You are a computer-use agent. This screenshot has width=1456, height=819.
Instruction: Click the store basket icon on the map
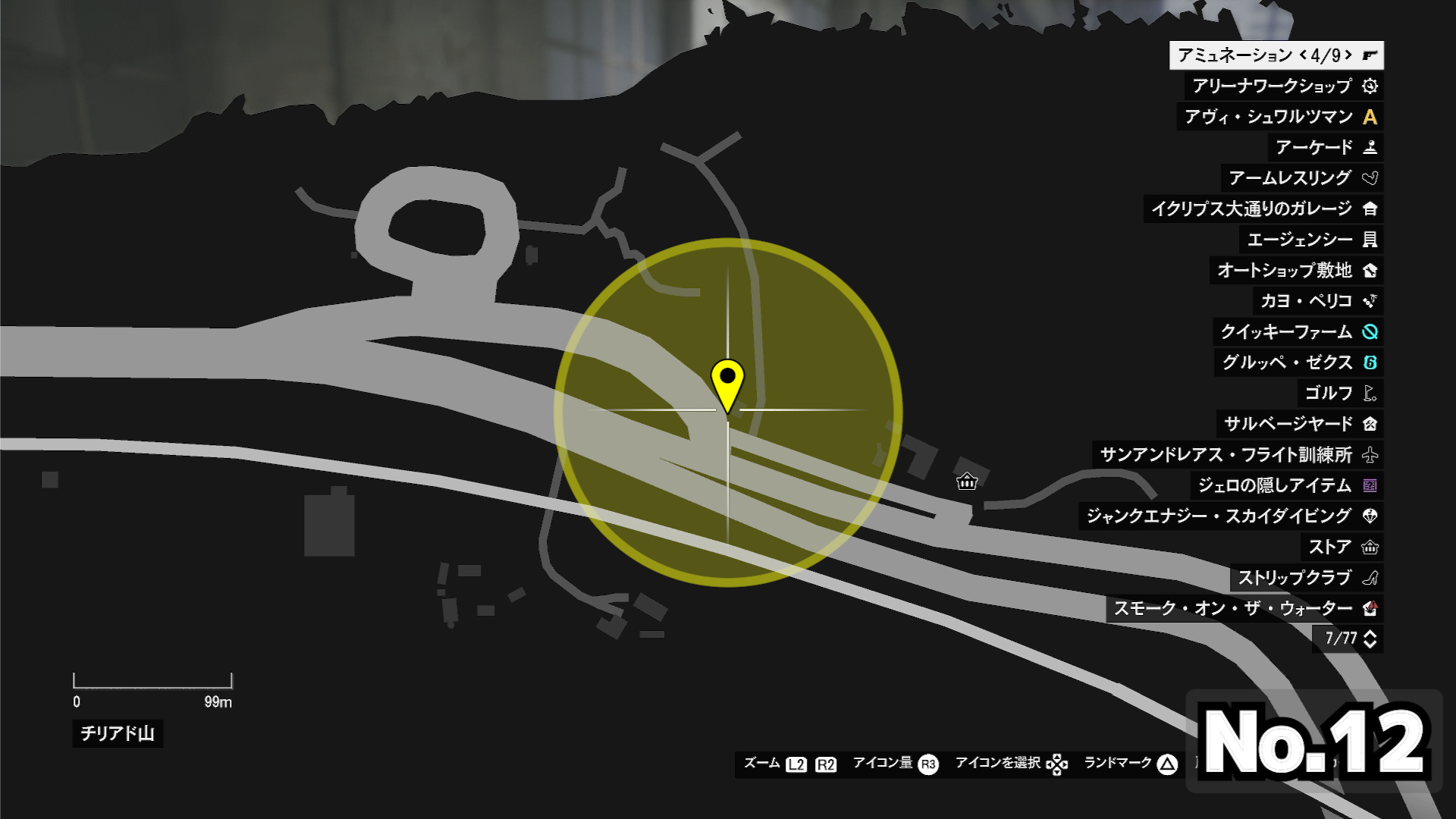point(967,482)
